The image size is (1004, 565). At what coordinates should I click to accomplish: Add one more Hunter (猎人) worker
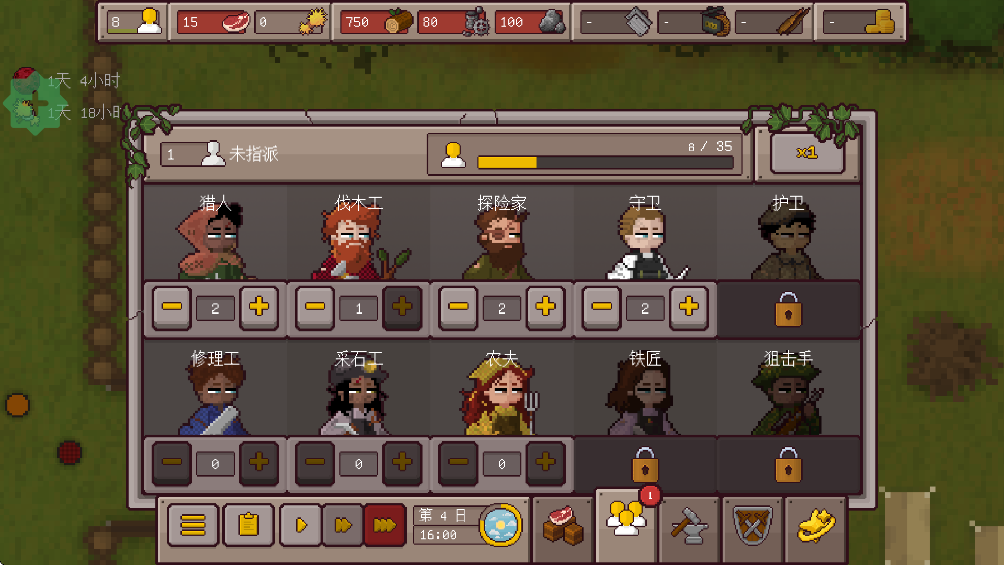coord(259,308)
